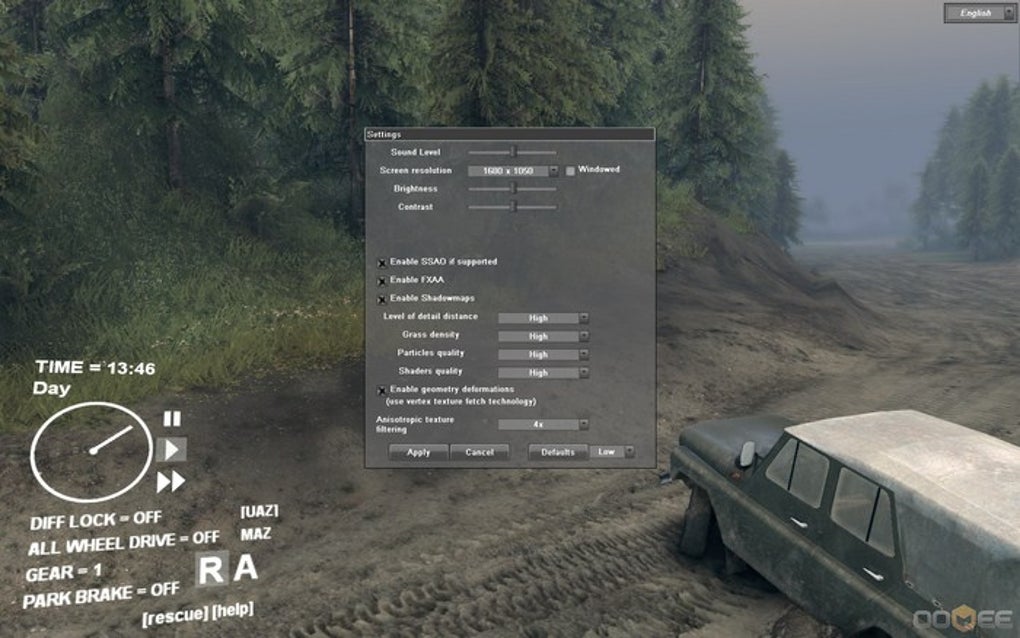Uncheck the Enable FXAA option
The width and height of the screenshot is (1020, 638).
pos(382,280)
